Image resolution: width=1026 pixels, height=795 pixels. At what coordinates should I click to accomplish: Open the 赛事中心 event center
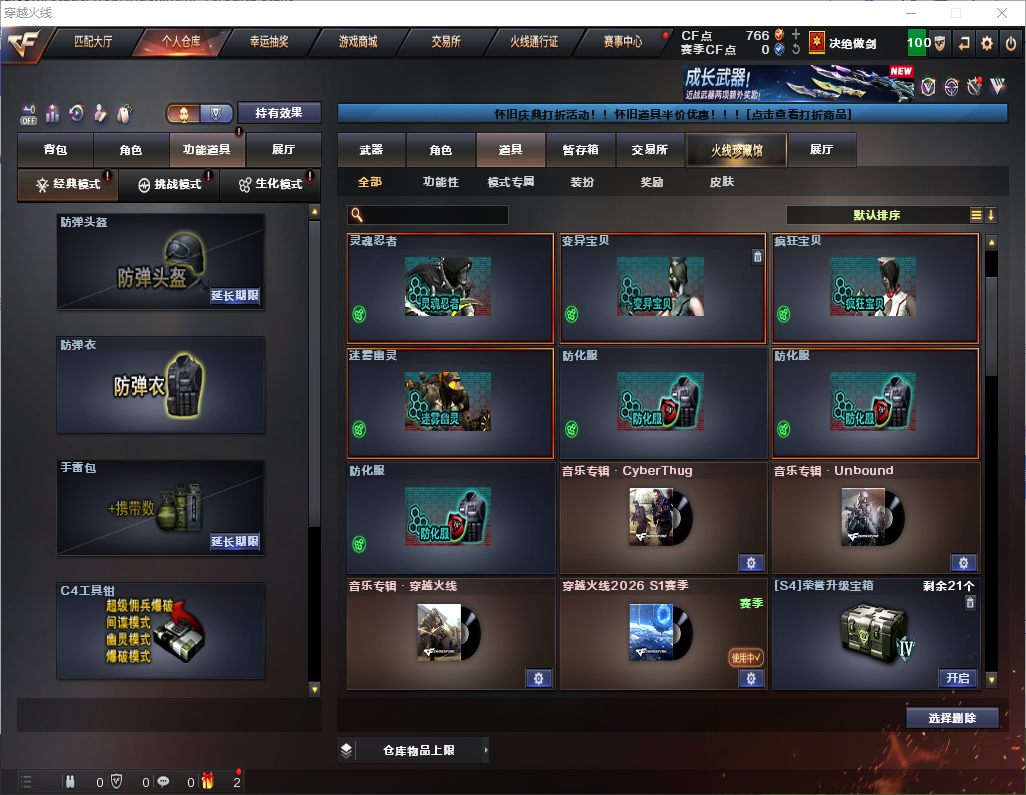[623, 42]
